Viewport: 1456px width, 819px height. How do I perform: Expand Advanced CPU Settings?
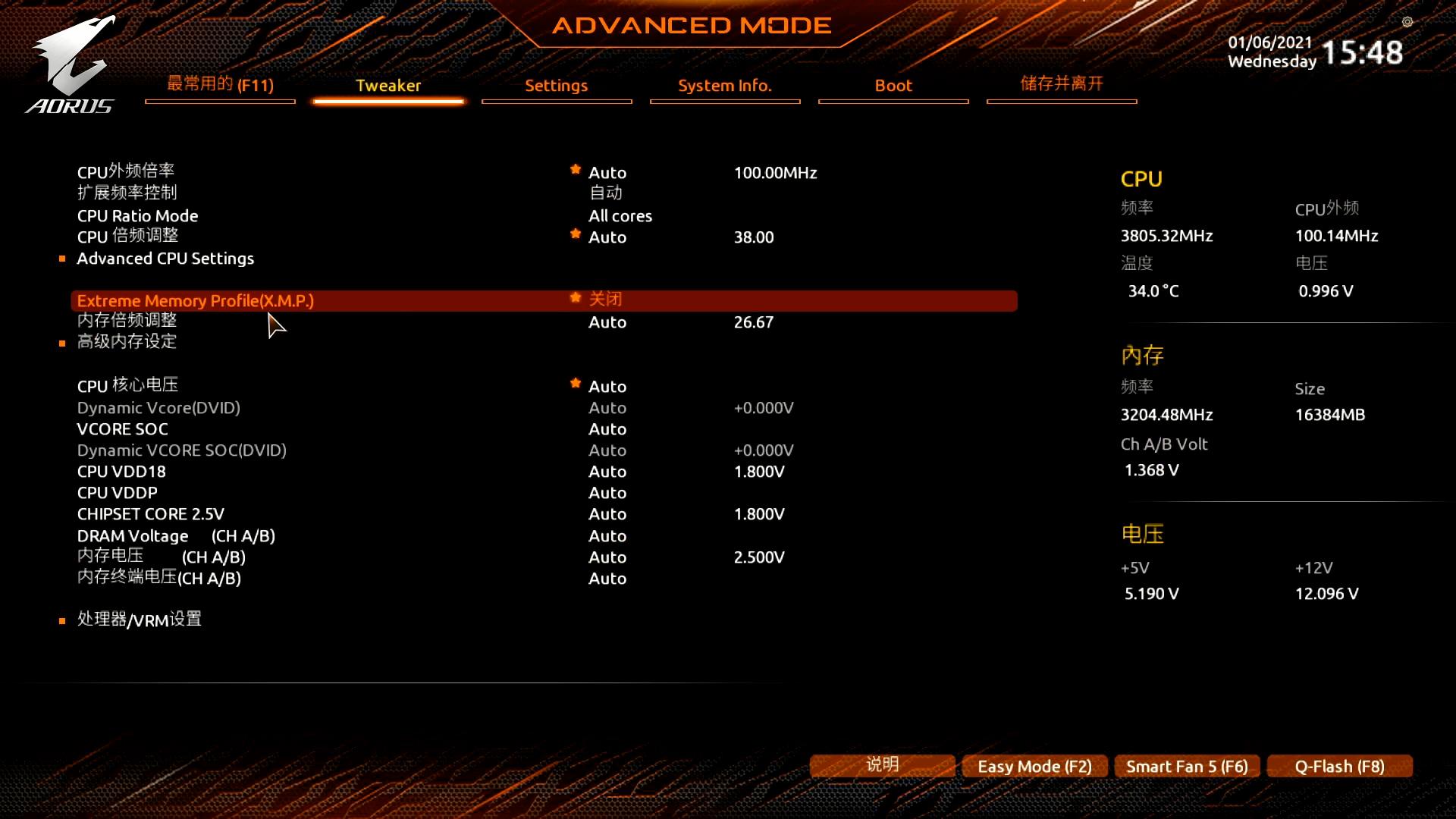(x=165, y=258)
